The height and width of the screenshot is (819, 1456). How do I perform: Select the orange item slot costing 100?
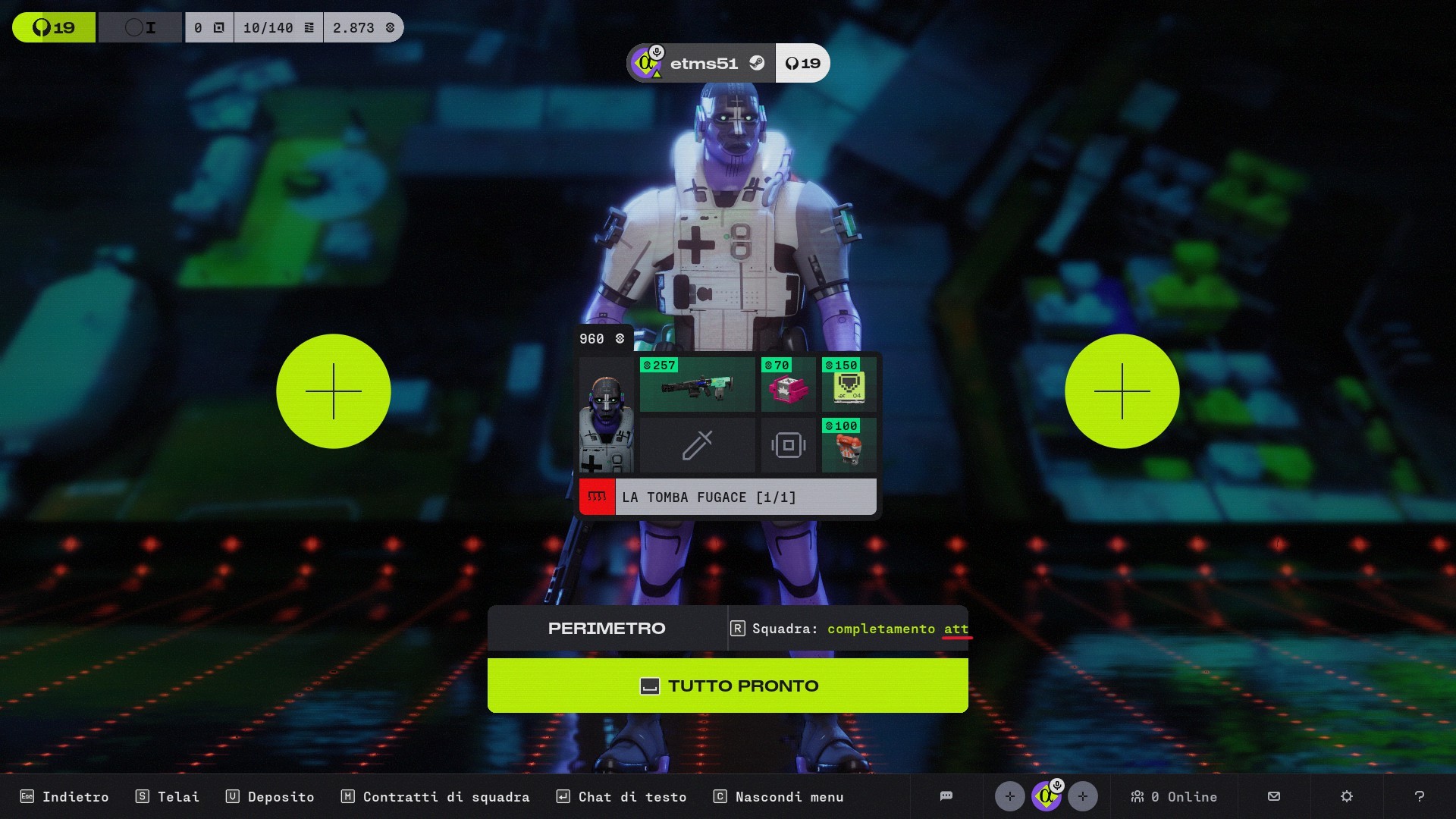coord(849,445)
